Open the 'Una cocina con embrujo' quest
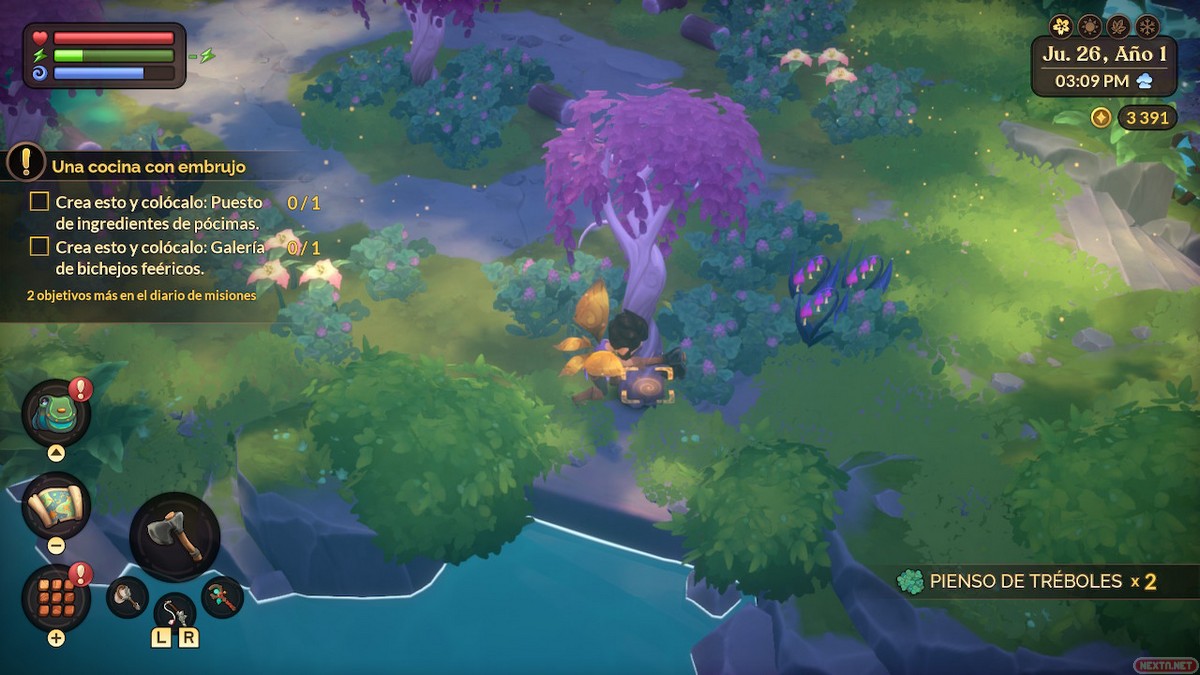The height and width of the screenshot is (675, 1200). tap(148, 166)
